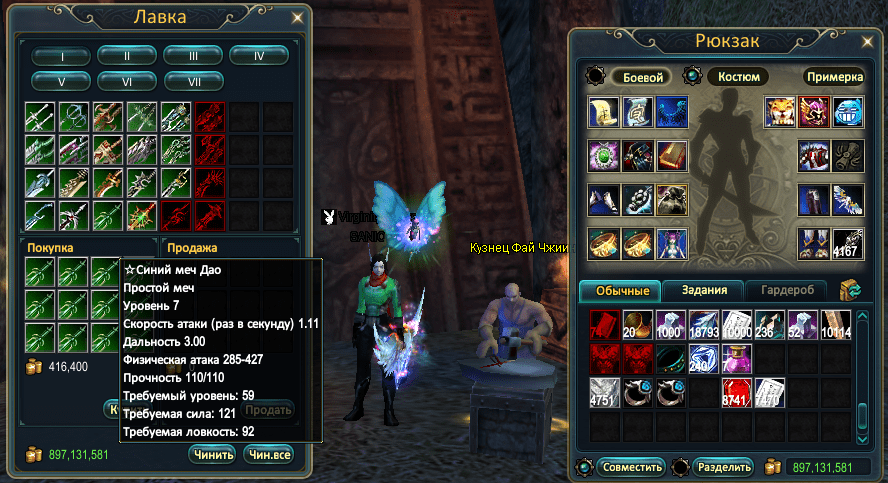Open the Примерка fitting preview

(x=834, y=77)
